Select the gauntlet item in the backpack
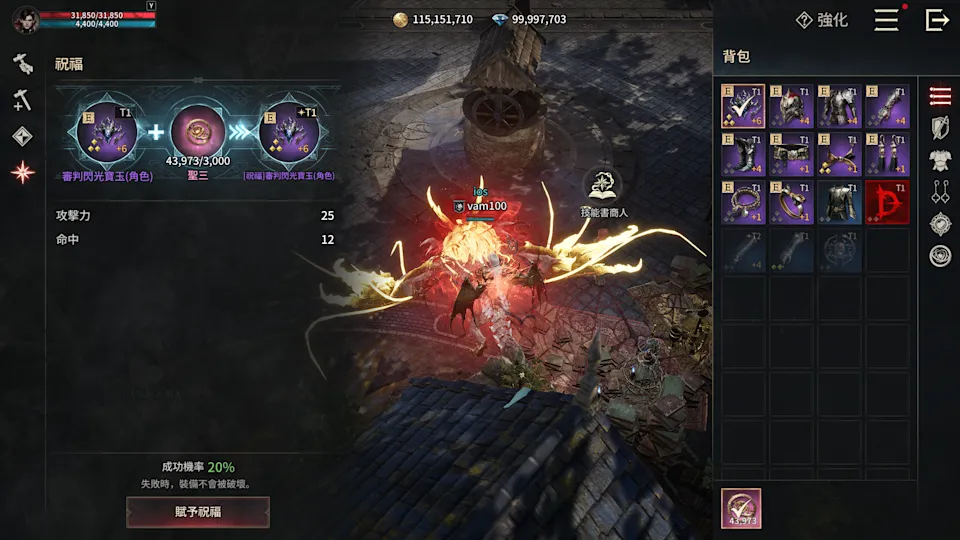The height and width of the screenshot is (540, 960). 887,106
